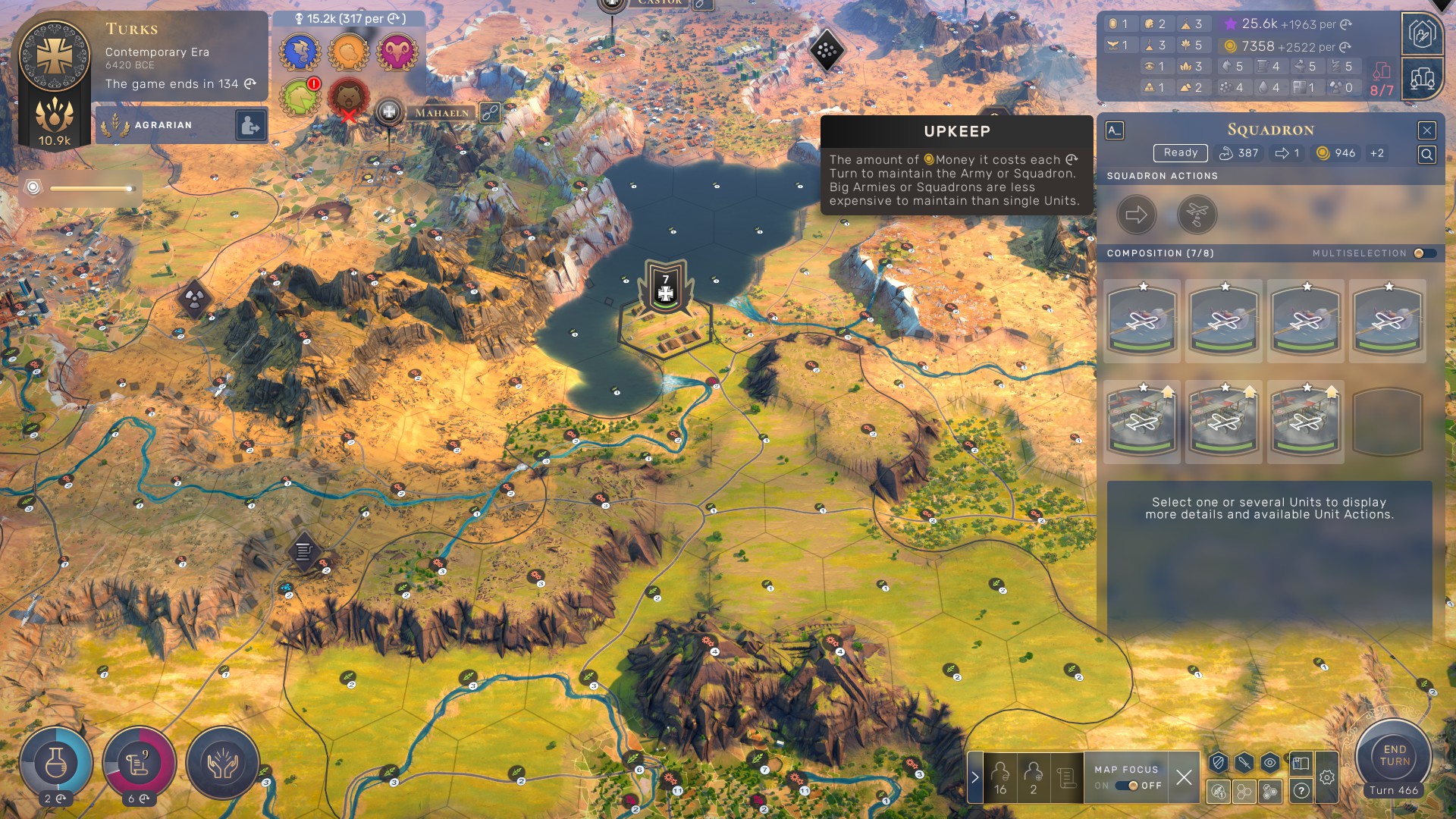
Task: Select the blue dragon empire avatar
Action: pyautogui.click(x=300, y=52)
